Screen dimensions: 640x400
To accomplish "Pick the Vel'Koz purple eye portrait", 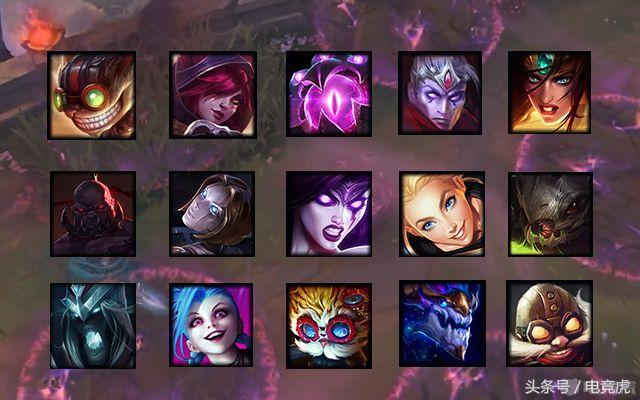I will click(x=328, y=93).
